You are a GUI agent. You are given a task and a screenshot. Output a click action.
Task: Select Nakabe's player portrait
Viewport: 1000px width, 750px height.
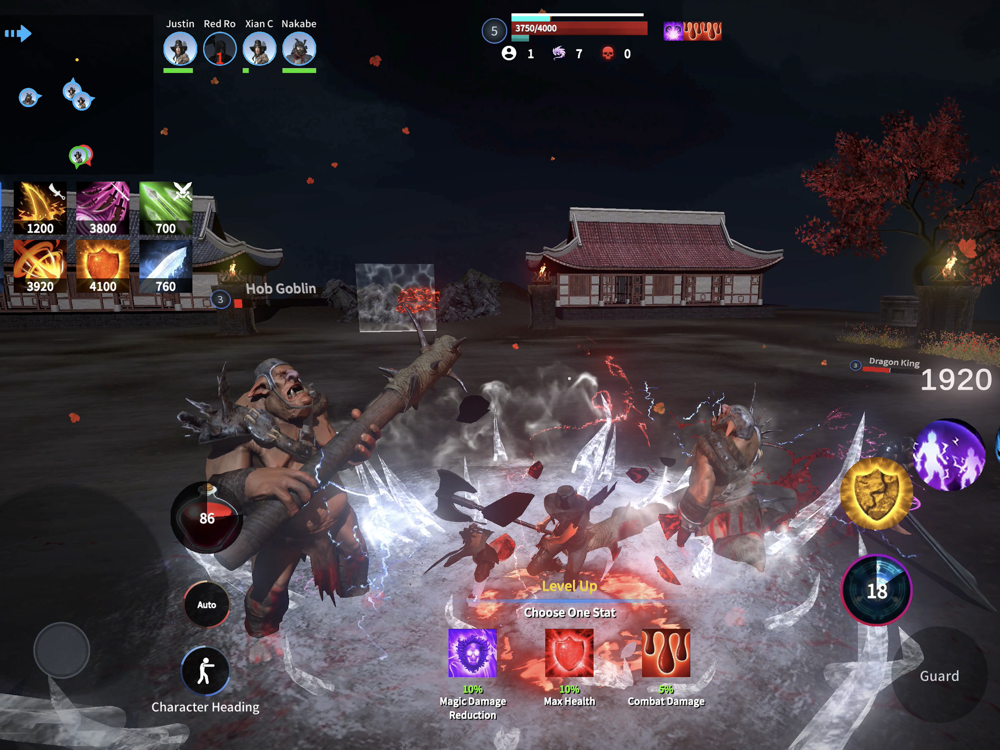[299, 48]
